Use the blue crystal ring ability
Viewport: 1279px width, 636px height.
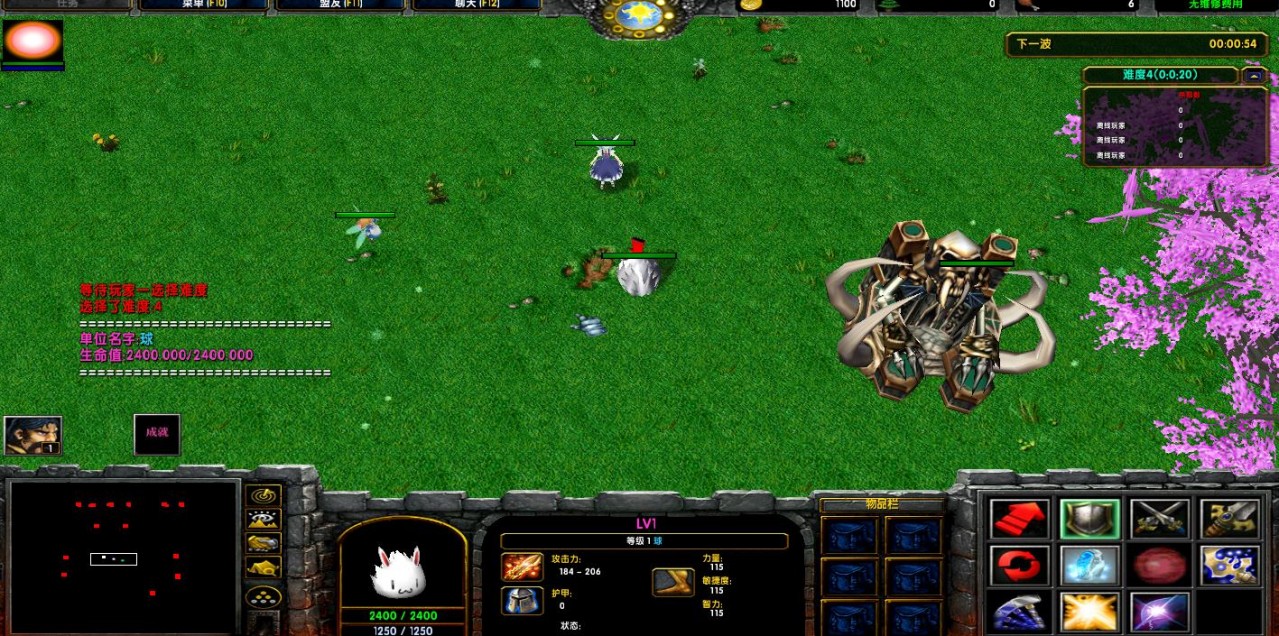click(1089, 565)
